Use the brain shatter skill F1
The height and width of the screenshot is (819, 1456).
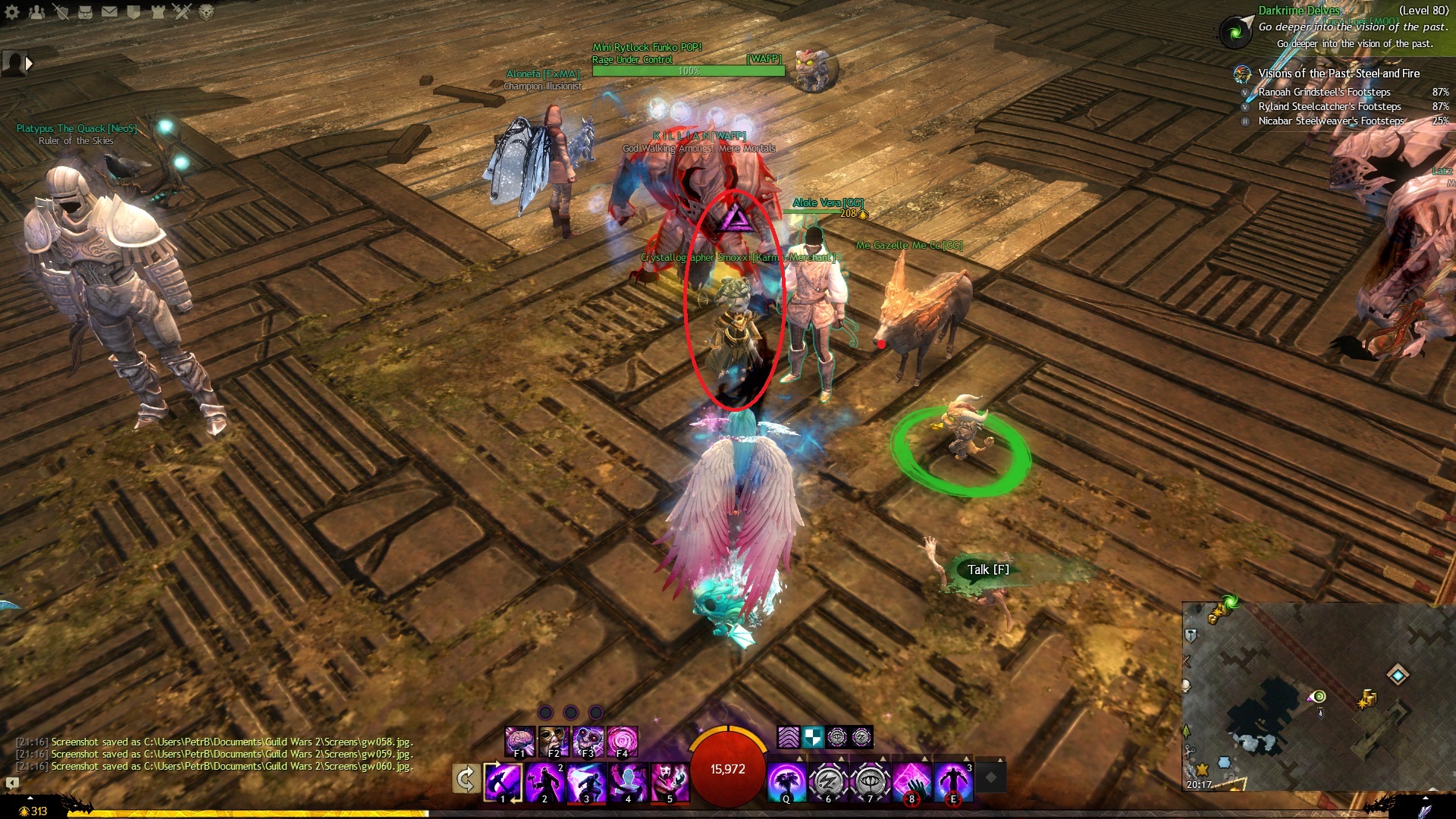point(520,741)
